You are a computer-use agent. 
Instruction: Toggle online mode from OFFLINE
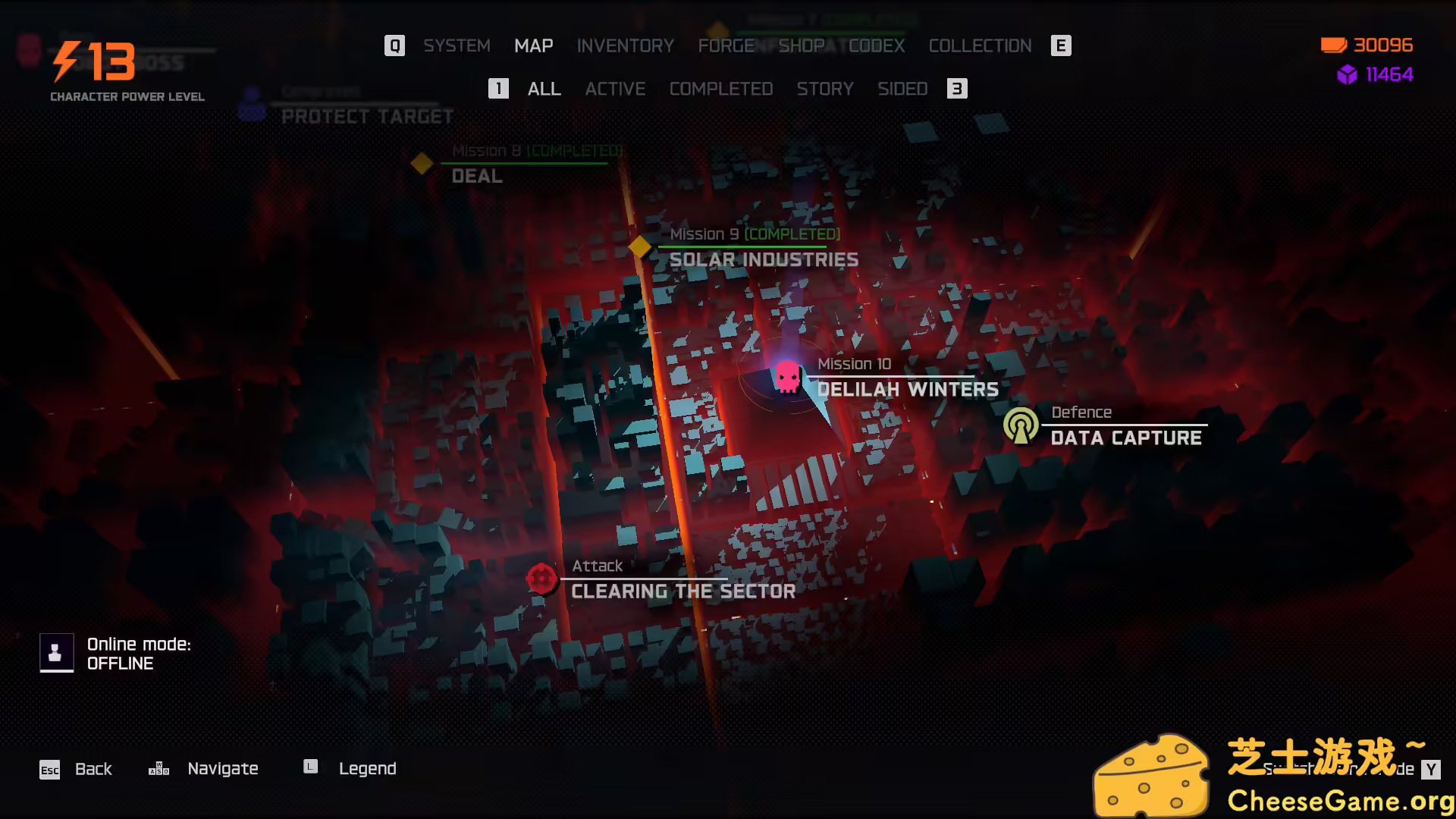point(56,652)
